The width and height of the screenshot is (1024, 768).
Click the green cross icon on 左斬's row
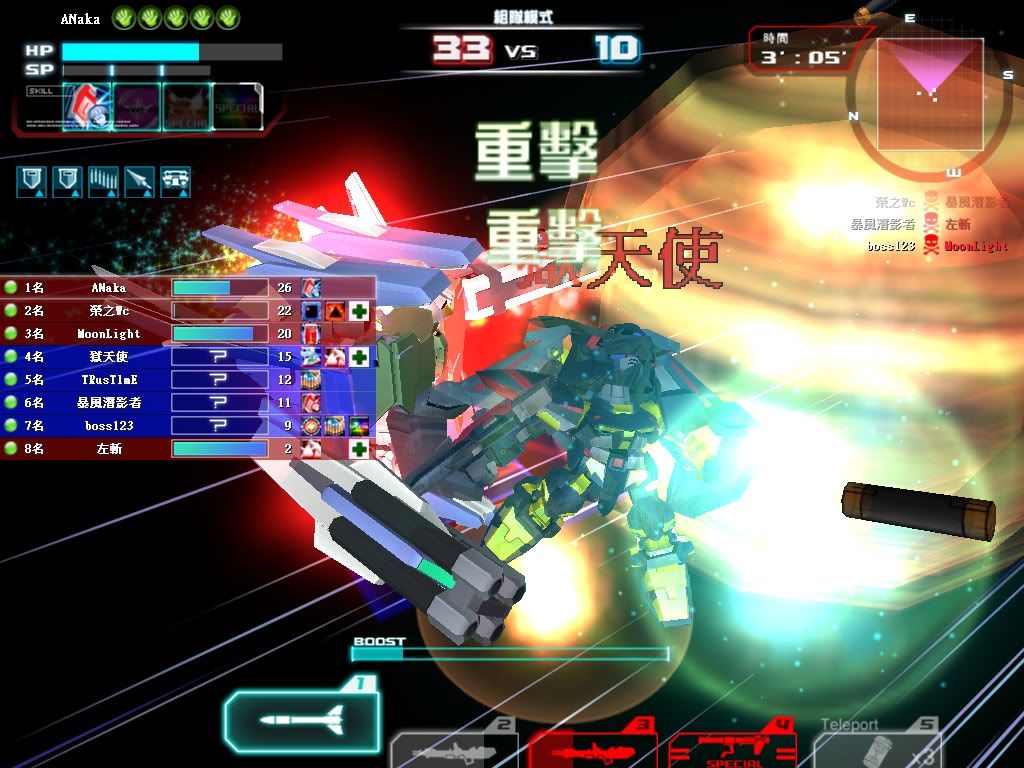[359, 449]
